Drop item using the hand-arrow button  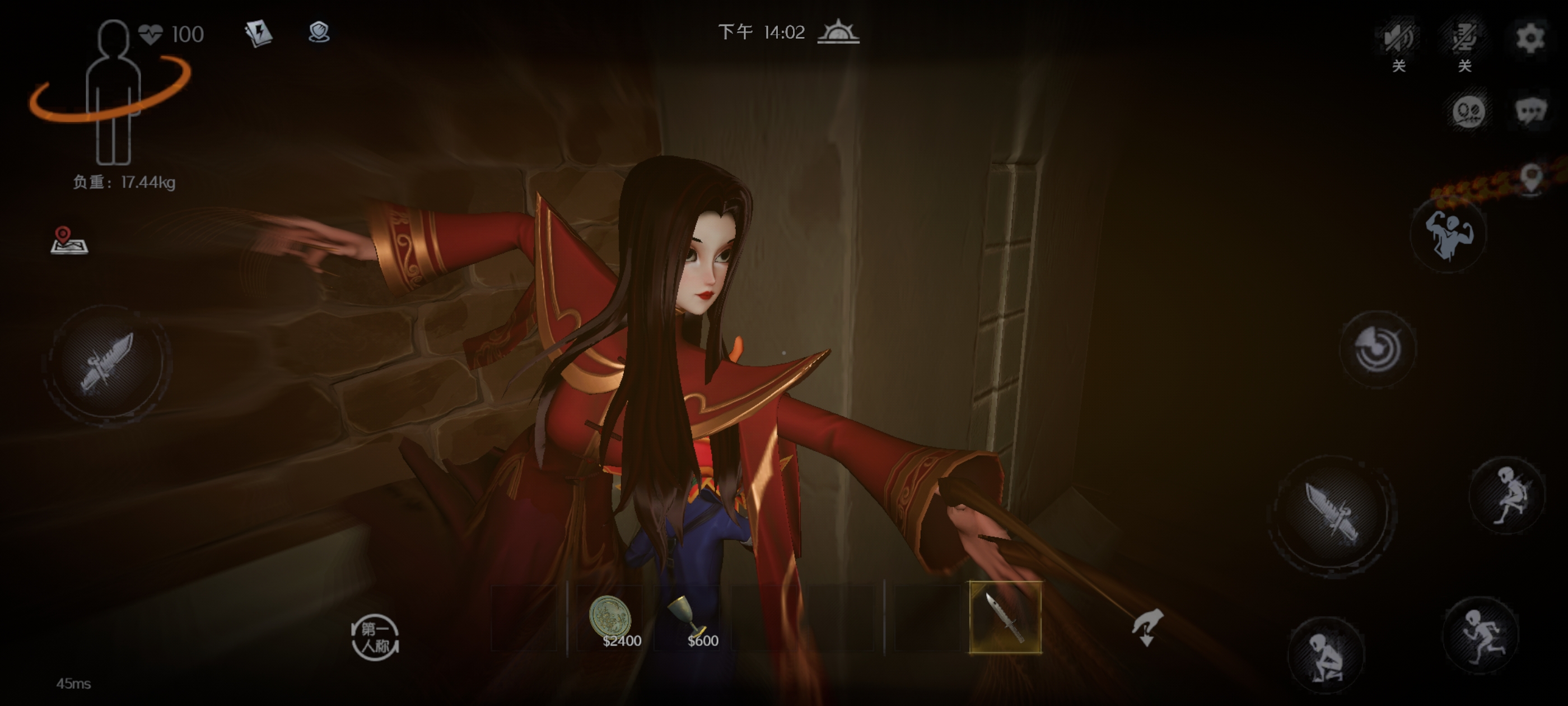[1147, 628]
